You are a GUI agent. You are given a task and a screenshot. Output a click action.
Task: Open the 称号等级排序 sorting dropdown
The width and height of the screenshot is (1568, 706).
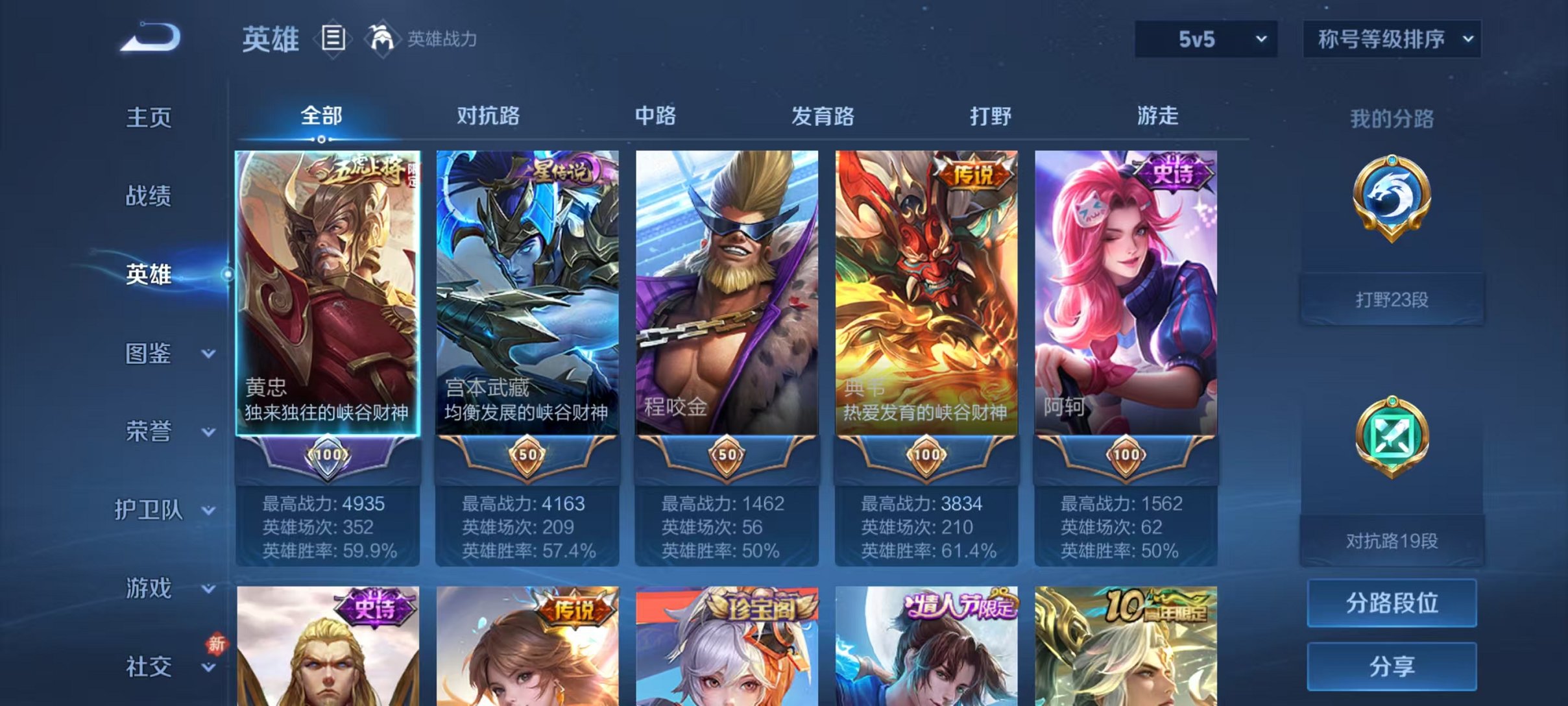[1390, 39]
